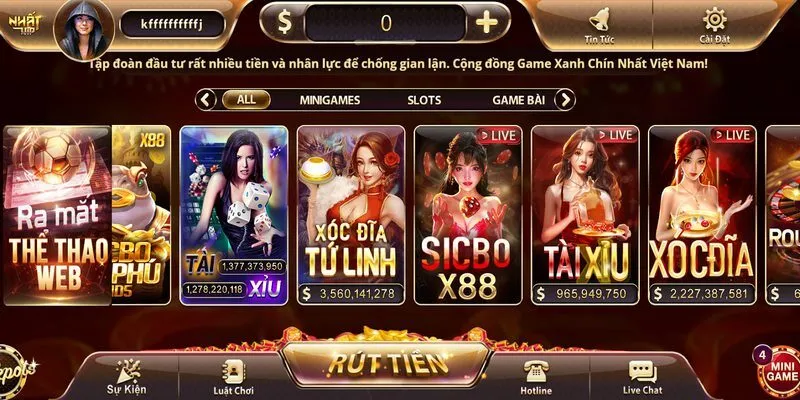Open Tin Tức news bell

tap(601, 24)
